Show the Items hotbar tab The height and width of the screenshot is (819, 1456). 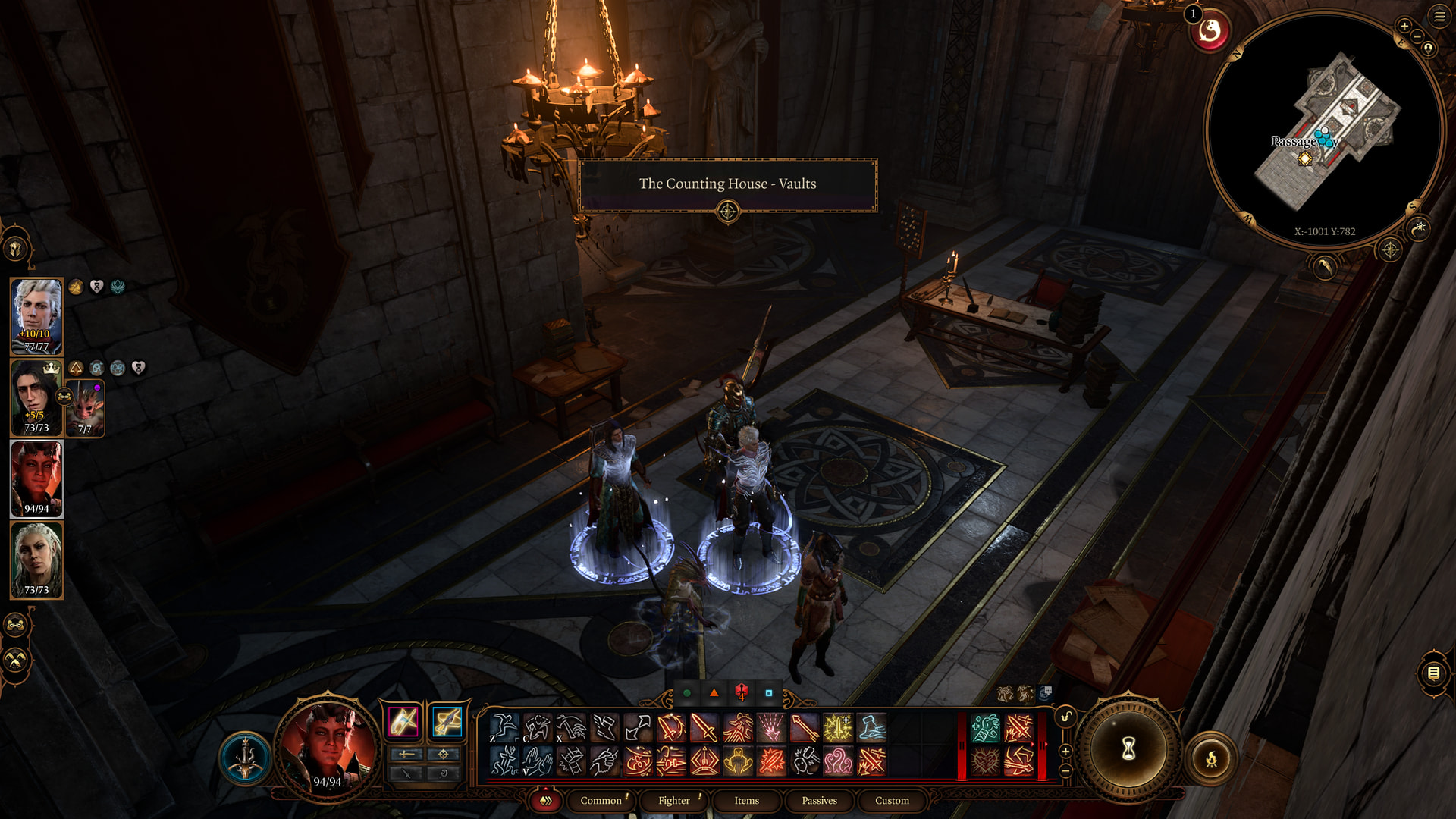746,800
